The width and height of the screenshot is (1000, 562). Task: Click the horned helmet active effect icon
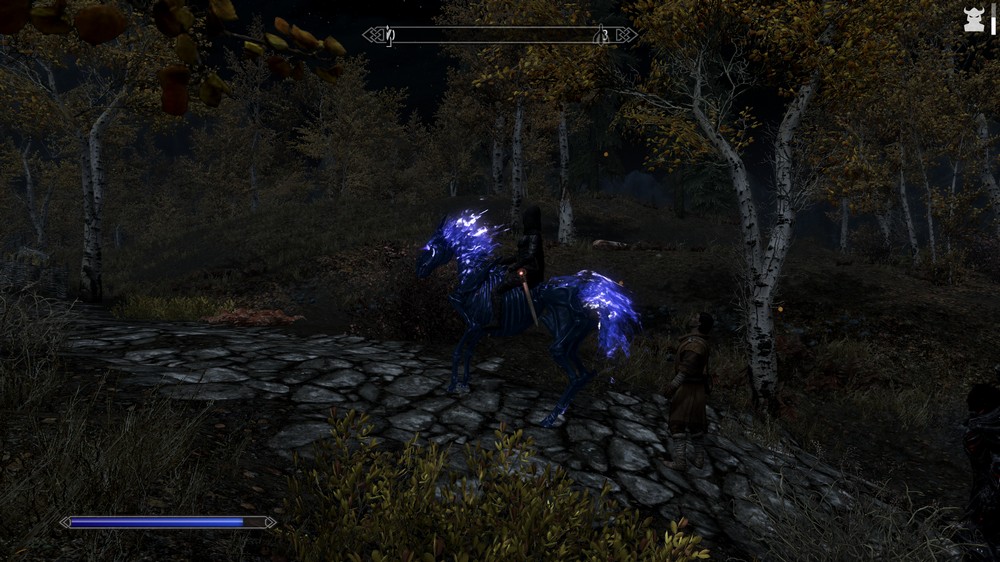pyautogui.click(x=974, y=20)
